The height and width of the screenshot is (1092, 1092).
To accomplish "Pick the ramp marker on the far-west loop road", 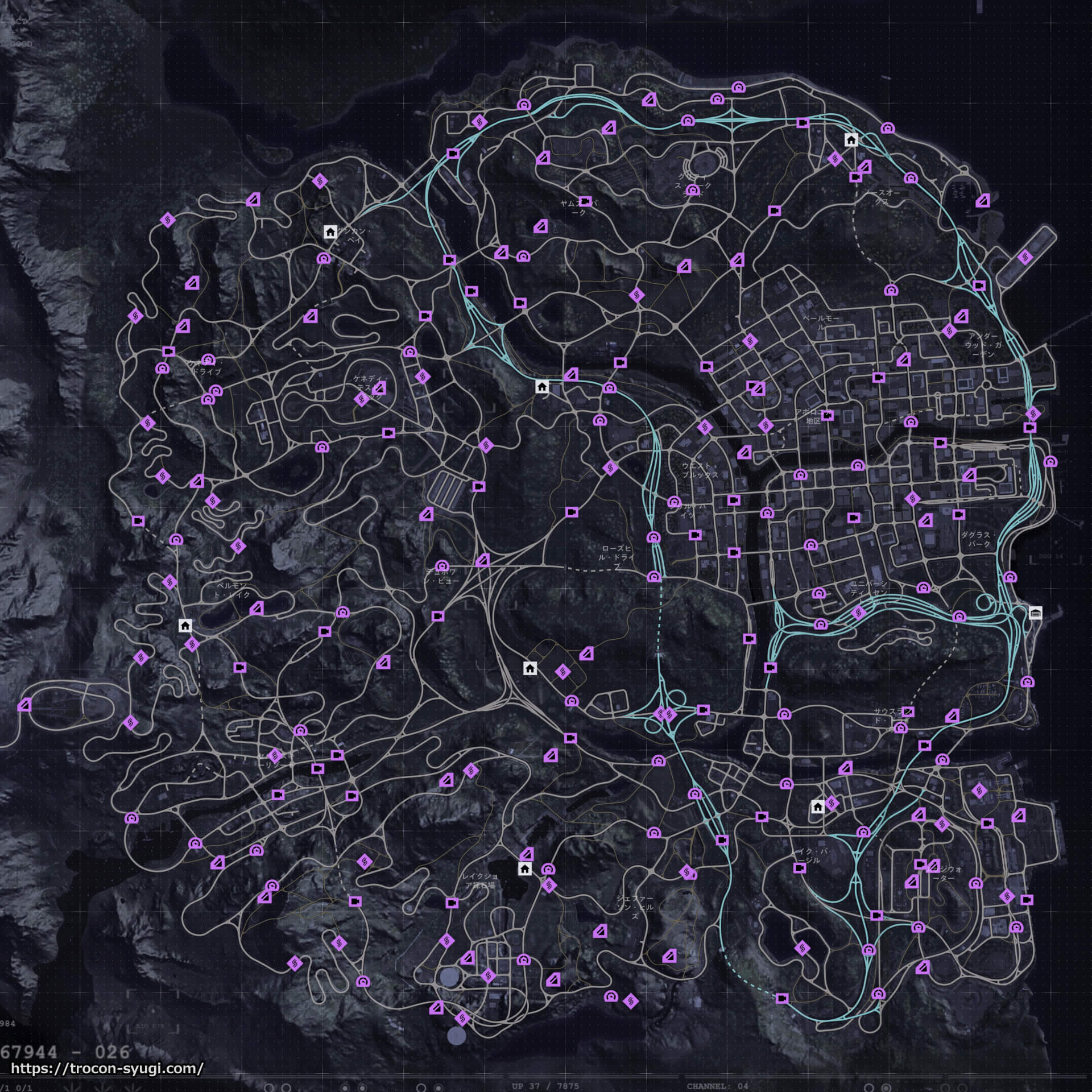I will 24,706.
